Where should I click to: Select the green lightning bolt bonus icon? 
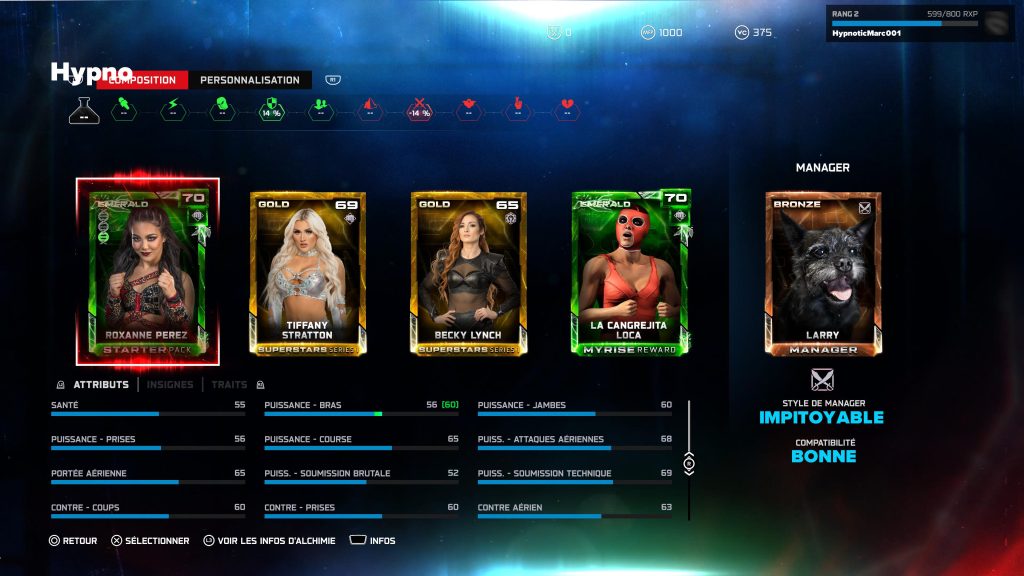[172, 109]
